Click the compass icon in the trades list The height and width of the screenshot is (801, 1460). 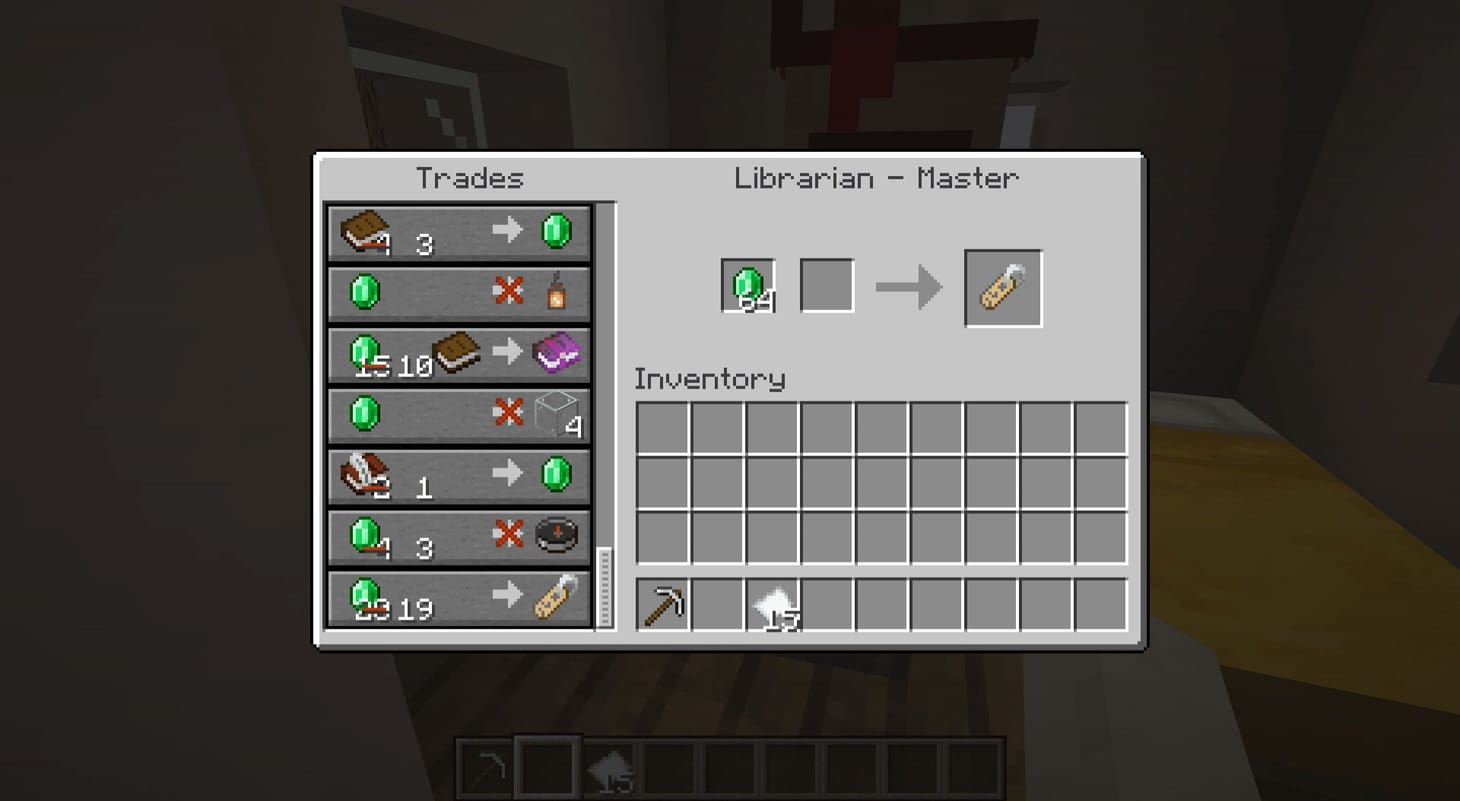pyautogui.click(x=558, y=535)
